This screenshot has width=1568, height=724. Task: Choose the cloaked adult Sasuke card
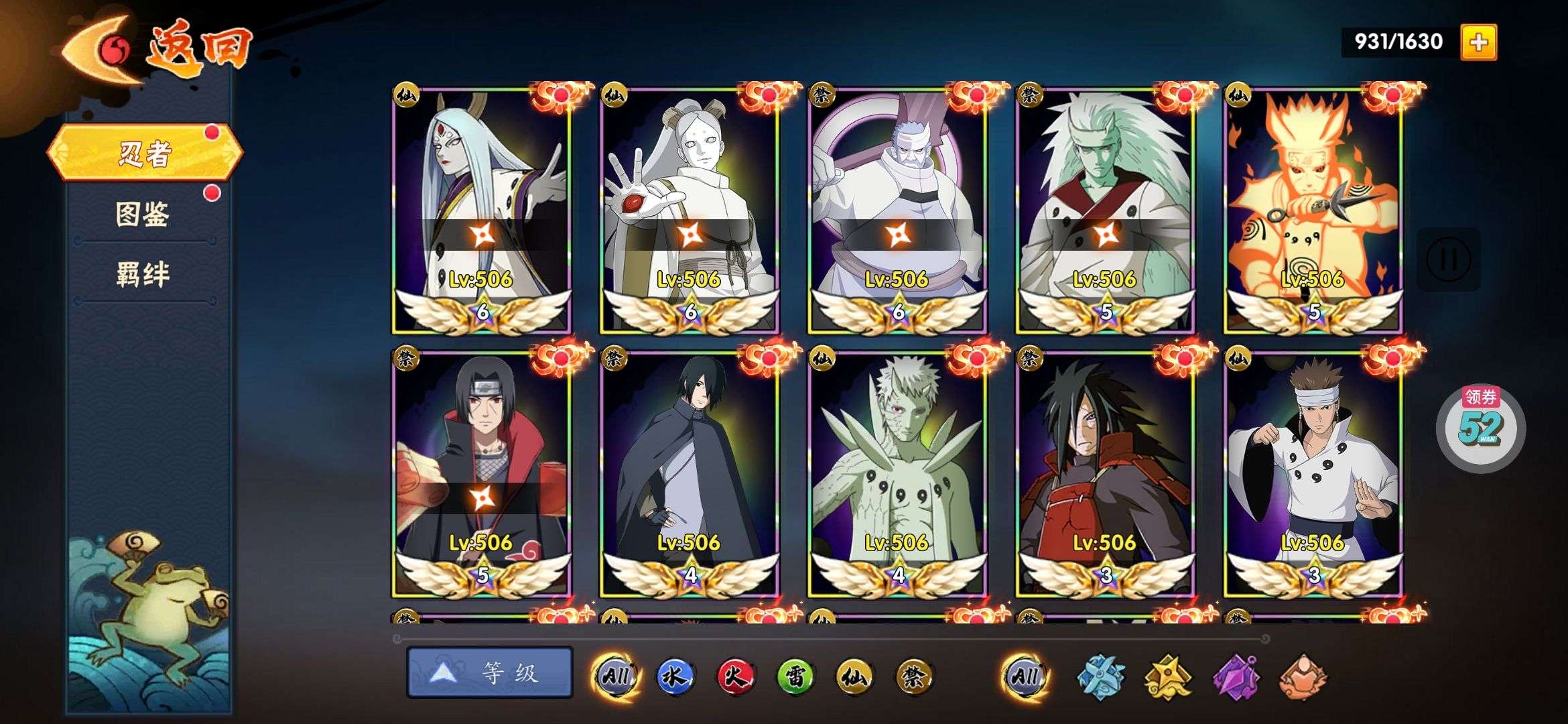coord(689,473)
